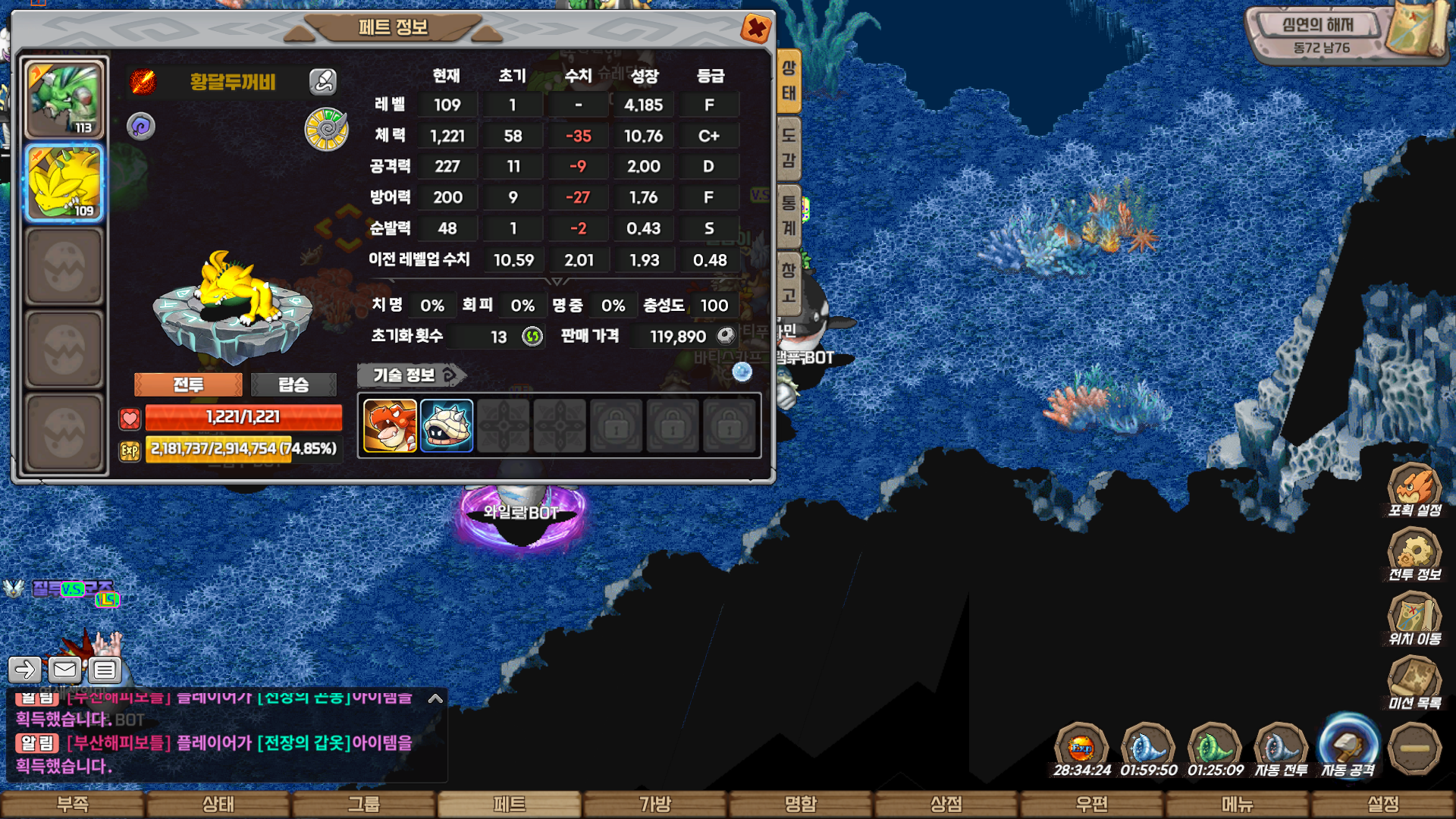
Task: Open the shop (상점) menu
Action: point(946,804)
